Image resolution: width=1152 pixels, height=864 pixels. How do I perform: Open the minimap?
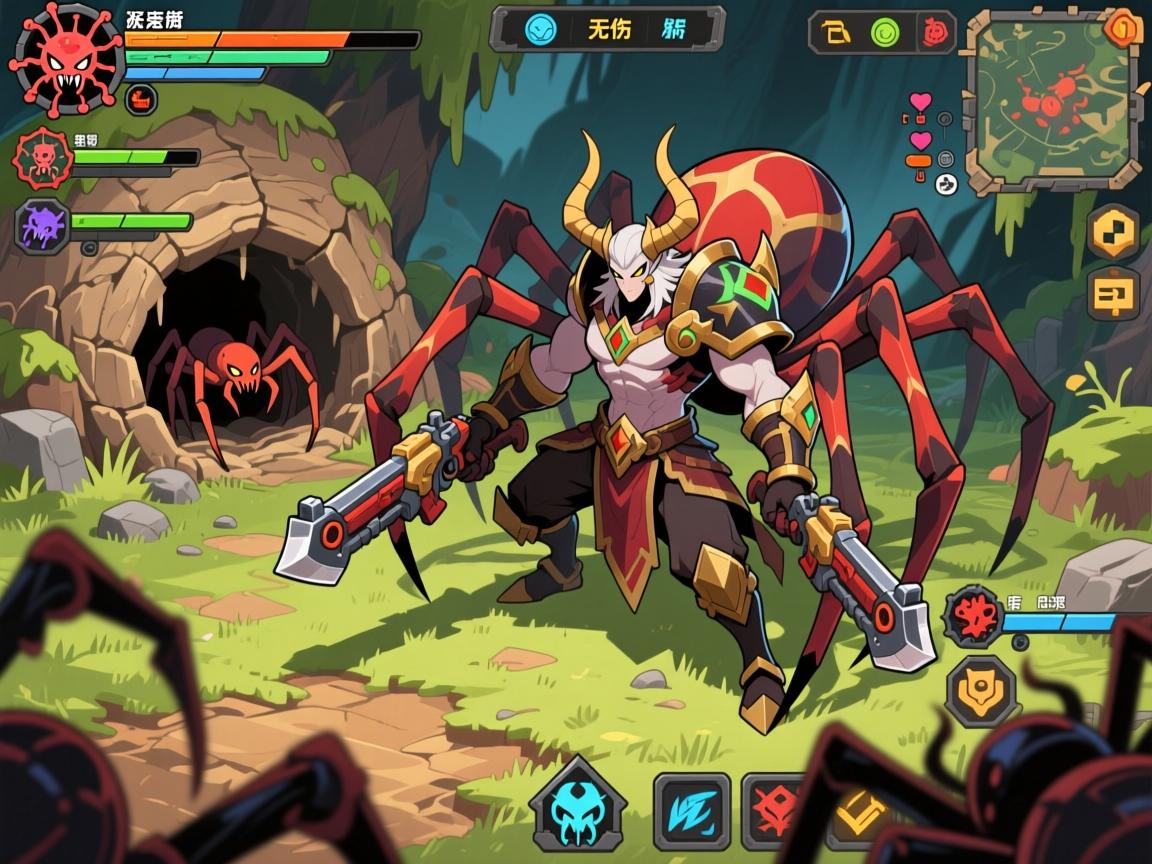click(x=1052, y=100)
